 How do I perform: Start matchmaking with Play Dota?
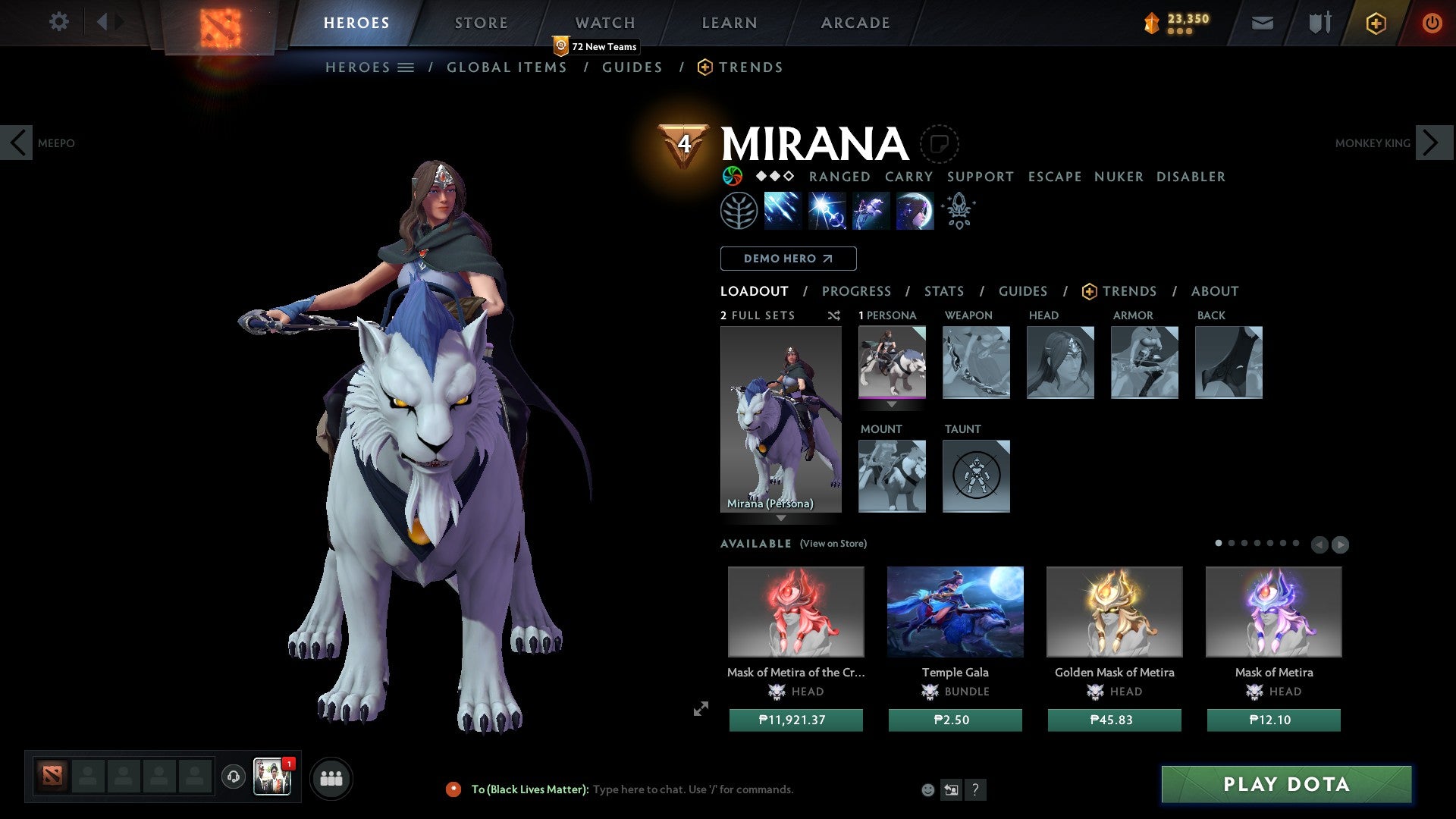(1286, 784)
